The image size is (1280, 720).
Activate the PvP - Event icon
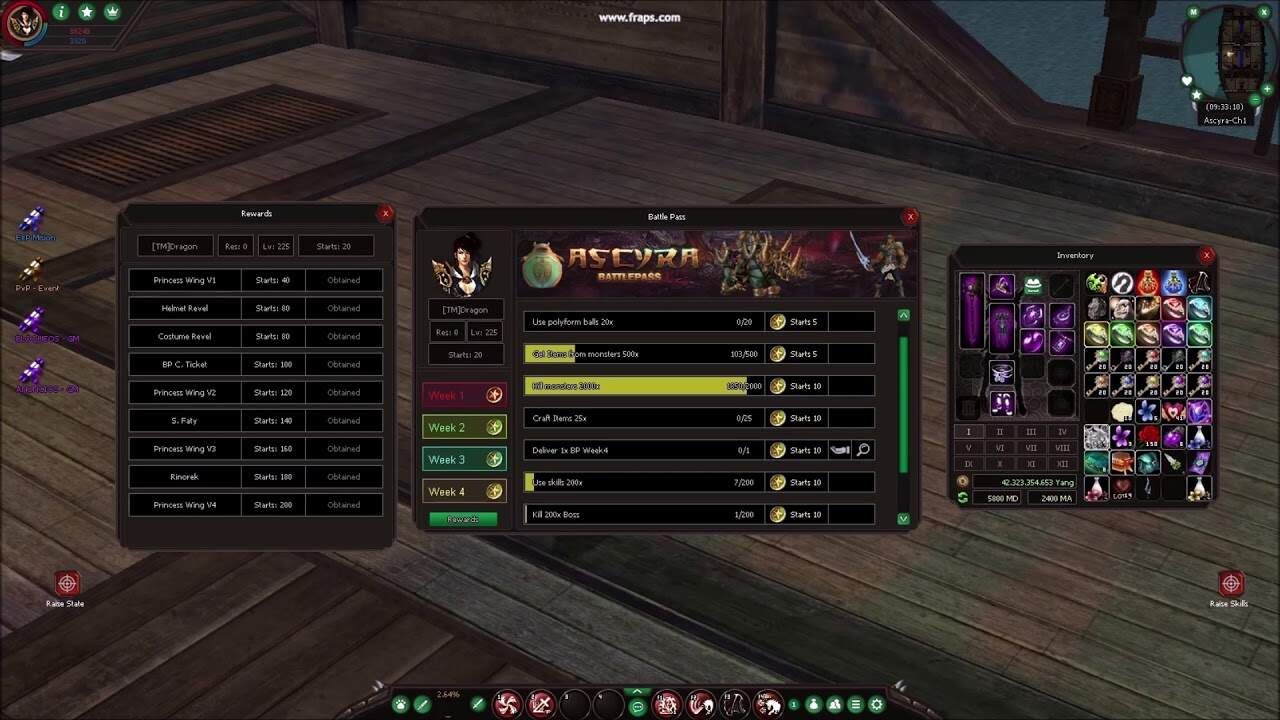(x=35, y=270)
